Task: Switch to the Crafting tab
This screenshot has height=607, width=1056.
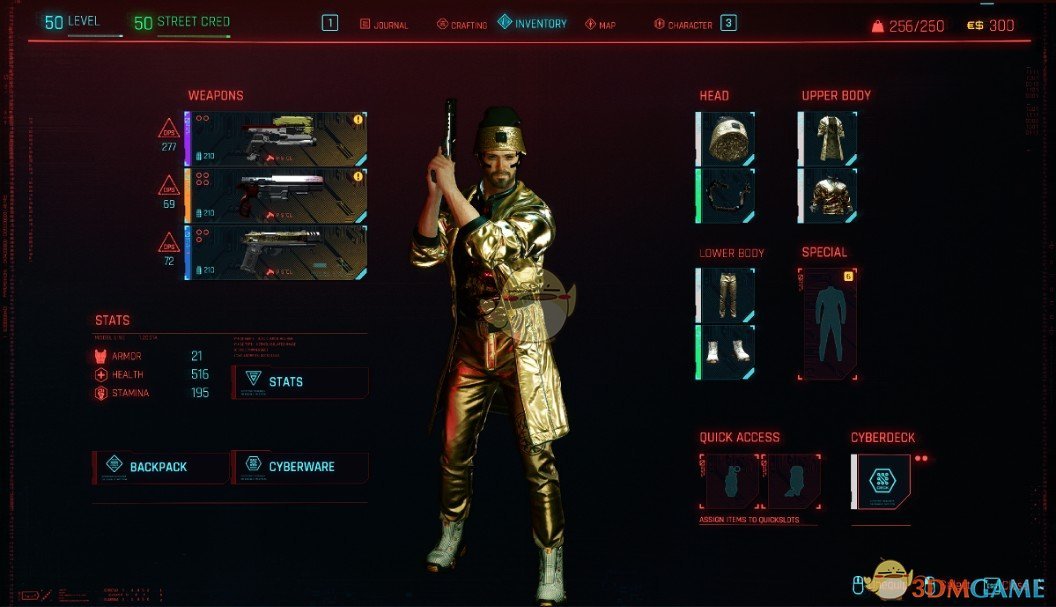Action: 462,24
